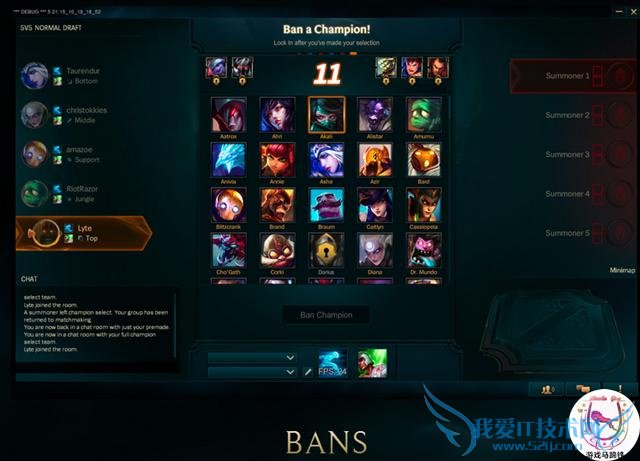Select Amumu's champion portrait
The image size is (640, 461).
424,115
